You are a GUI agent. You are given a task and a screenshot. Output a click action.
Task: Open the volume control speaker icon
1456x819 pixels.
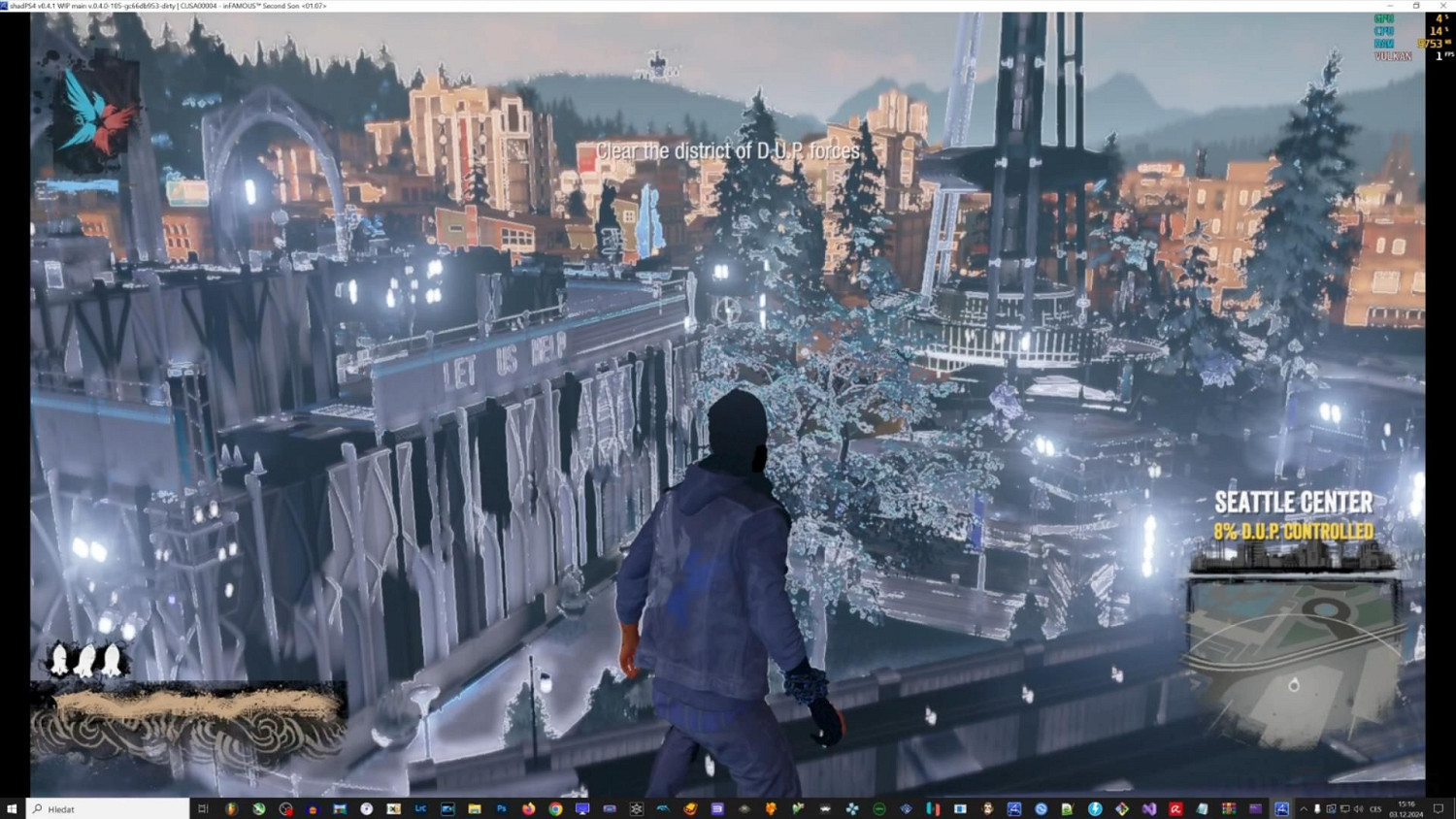pyautogui.click(x=1359, y=808)
